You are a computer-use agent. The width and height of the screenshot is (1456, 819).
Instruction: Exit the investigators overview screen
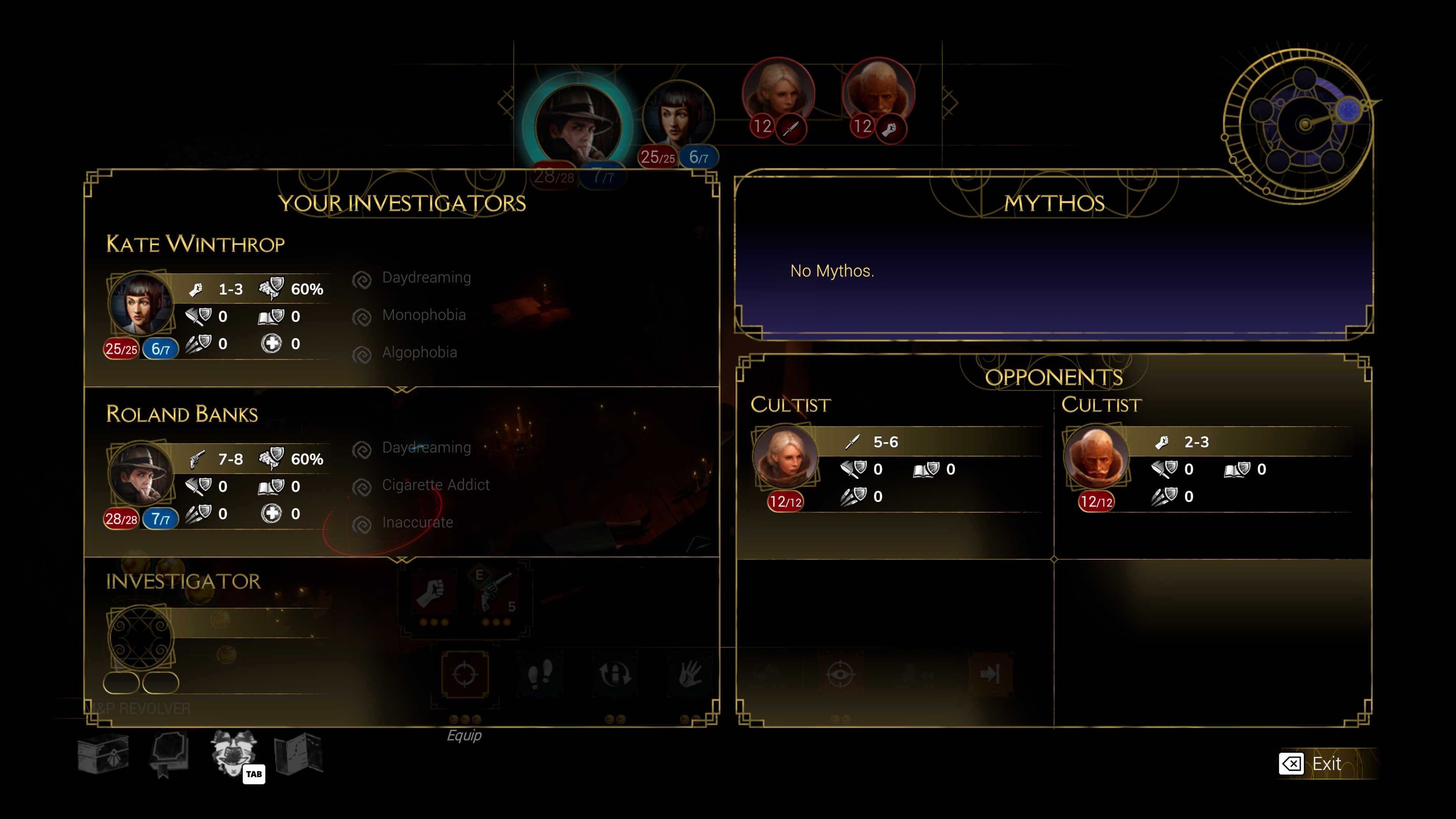click(x=1317, y=764)
